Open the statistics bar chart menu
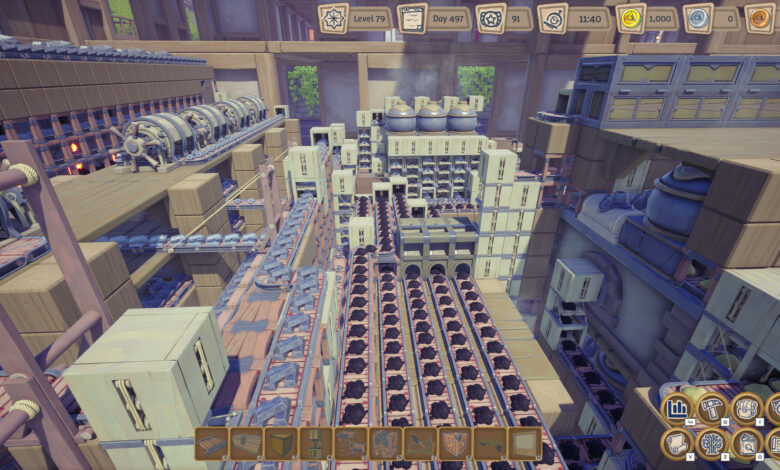The height and width of the screenshot is (470, 780). [678, 409]
